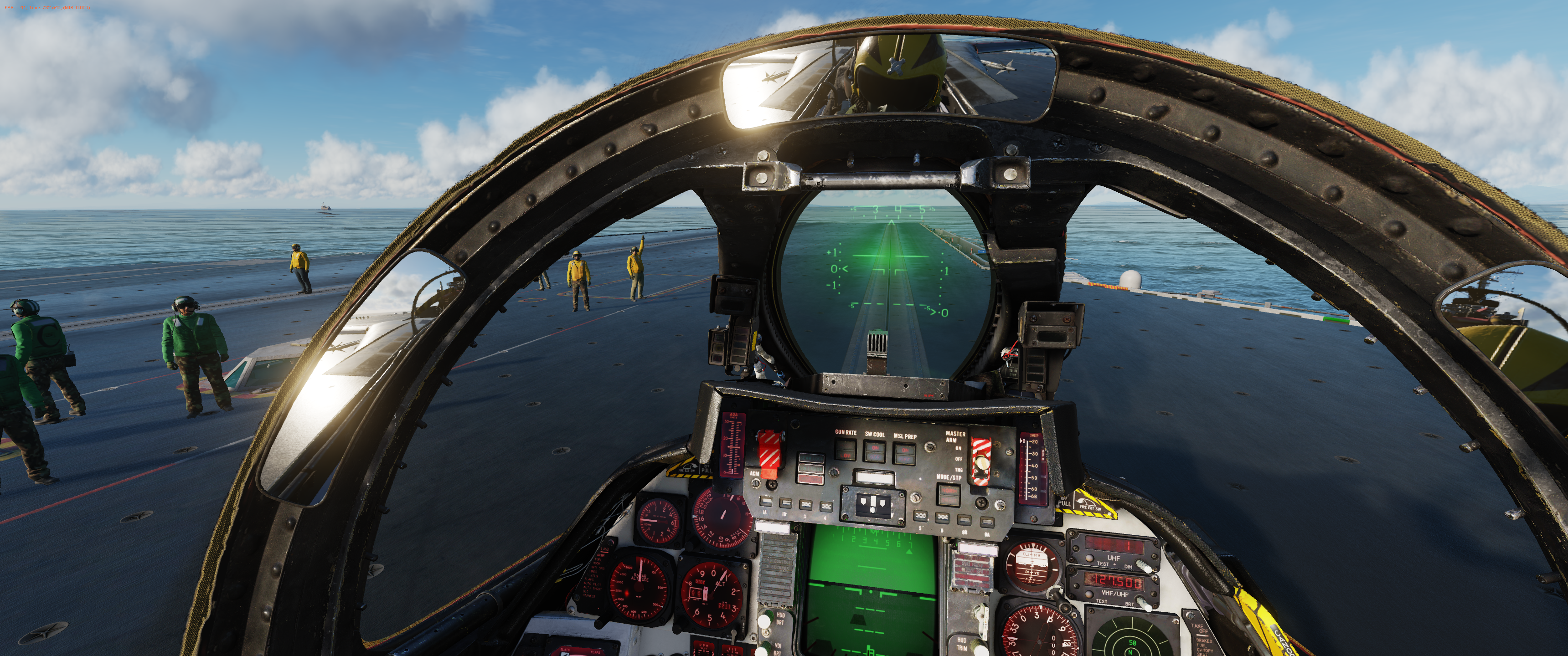Select the station 8A weapon indicator
The image size is (1568, 656).
point(987,522)
